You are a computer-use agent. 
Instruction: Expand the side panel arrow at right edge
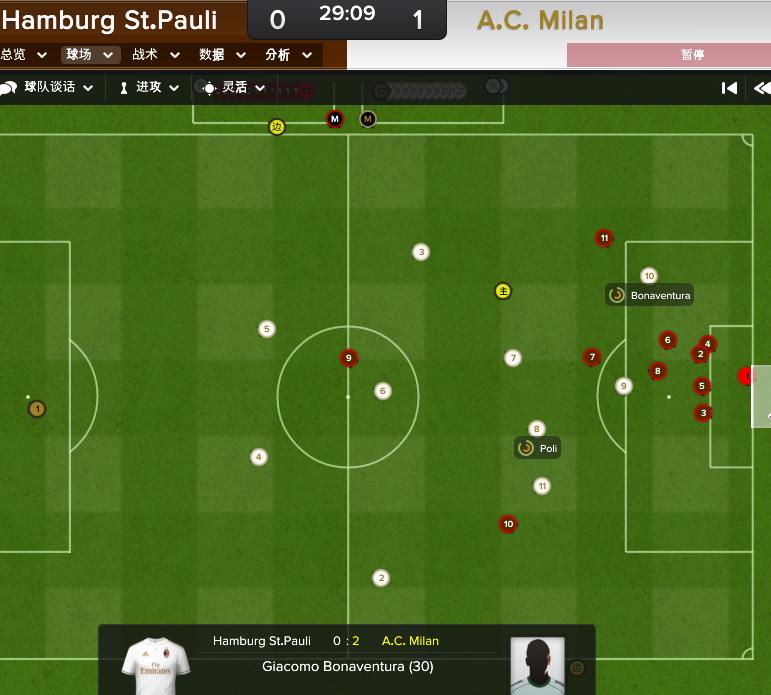click(763, 398)
